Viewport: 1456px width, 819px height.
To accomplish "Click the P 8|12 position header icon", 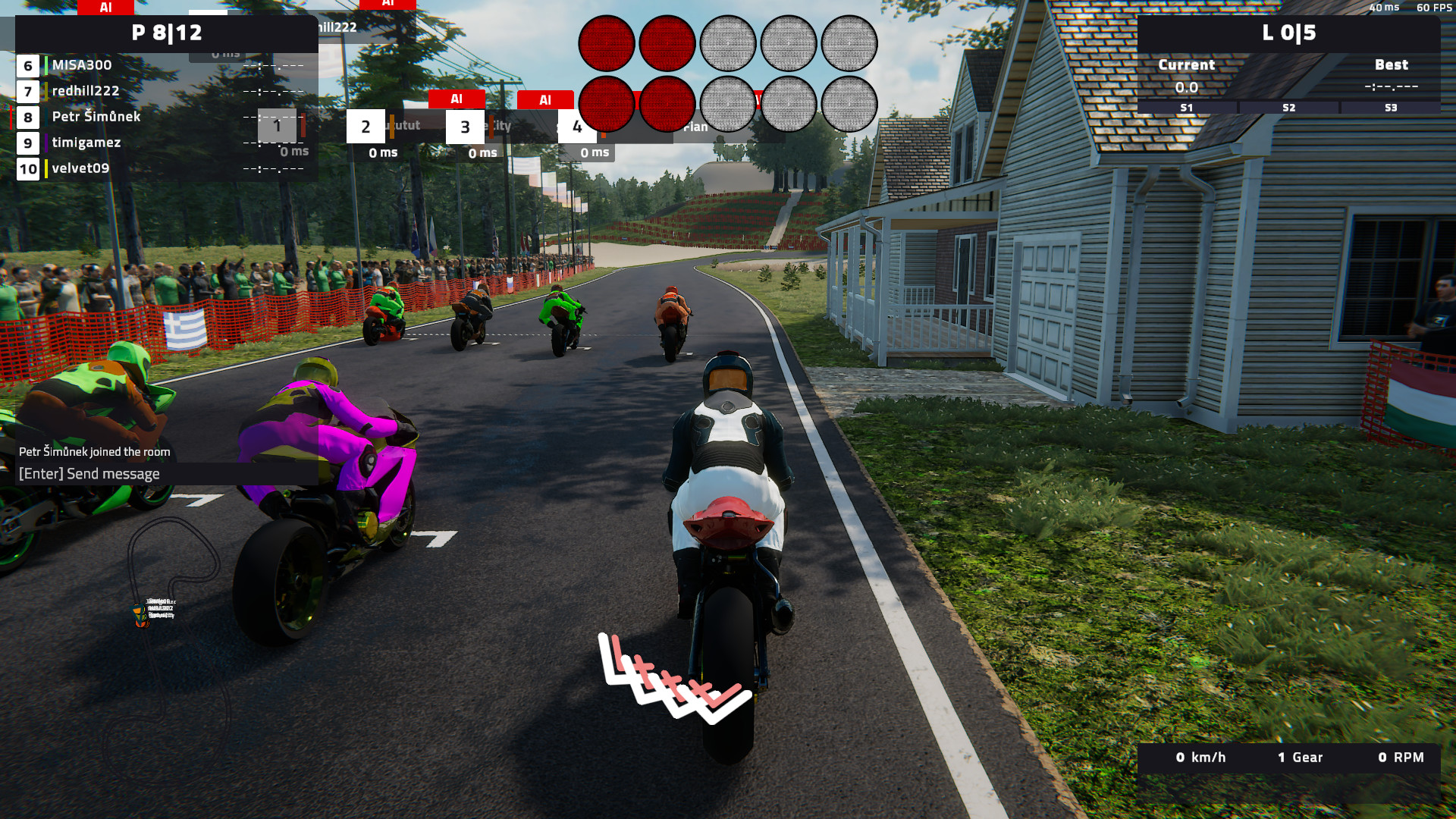I will 168,33.
